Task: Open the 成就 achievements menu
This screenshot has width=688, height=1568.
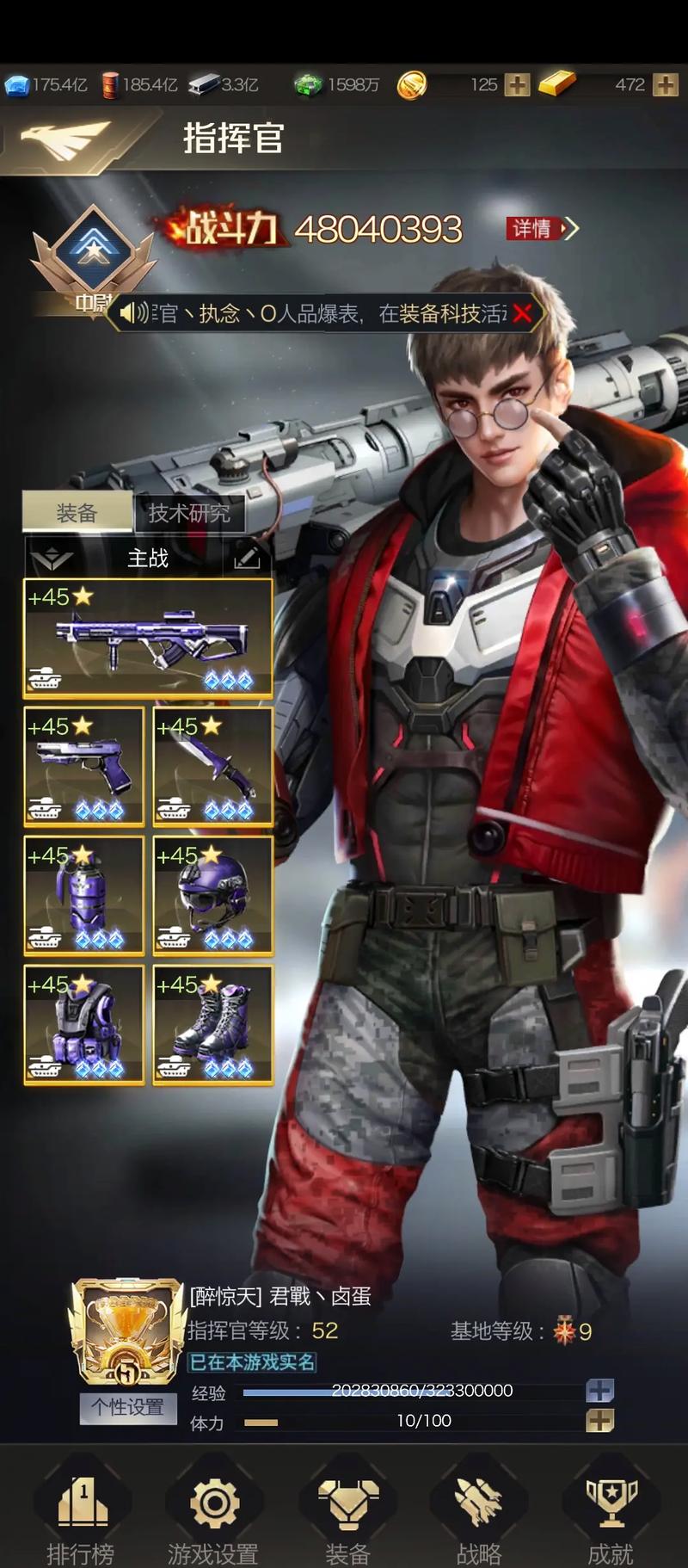Action: 611,1516
